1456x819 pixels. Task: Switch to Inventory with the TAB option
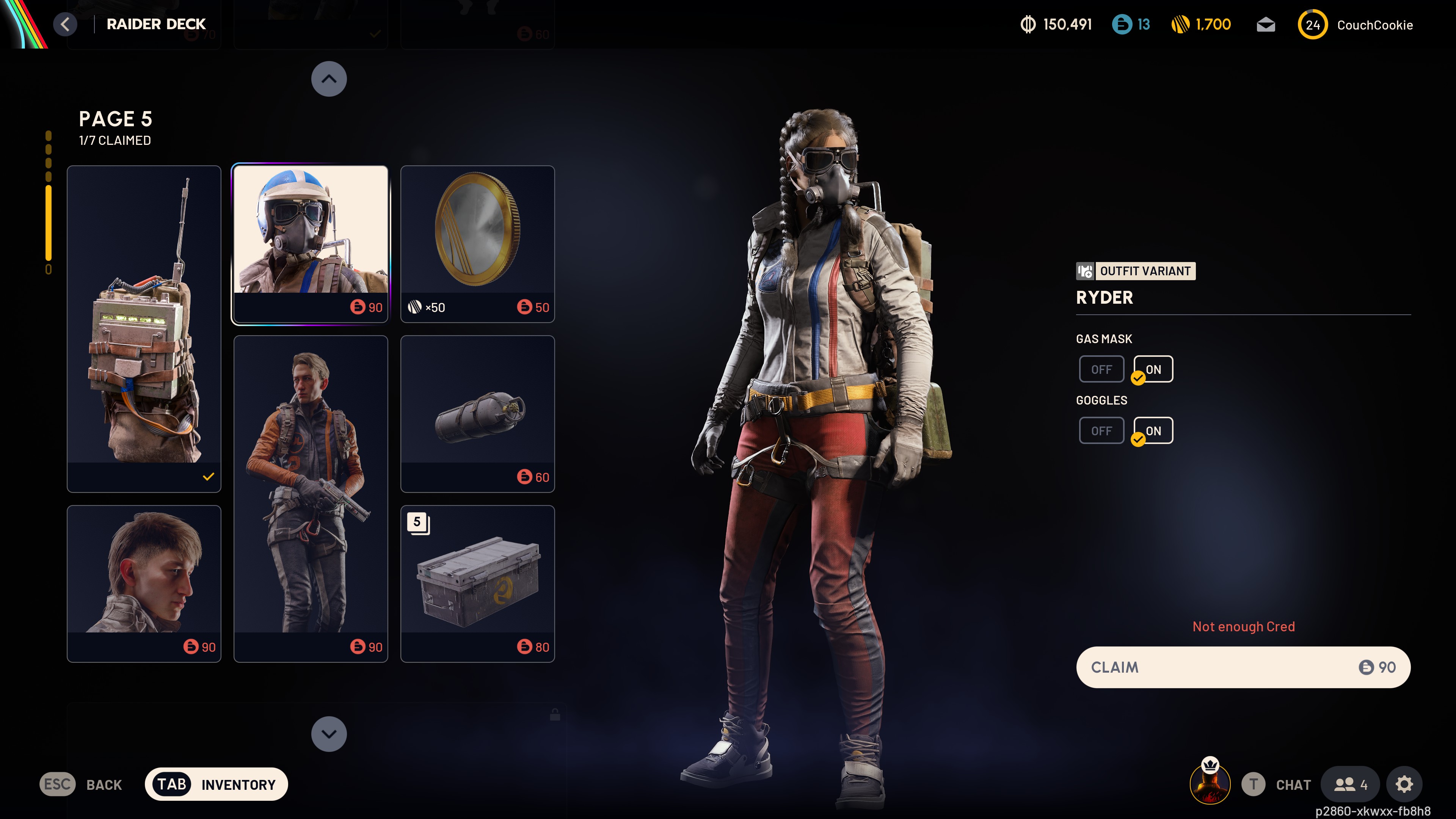(x=216, y=784)
